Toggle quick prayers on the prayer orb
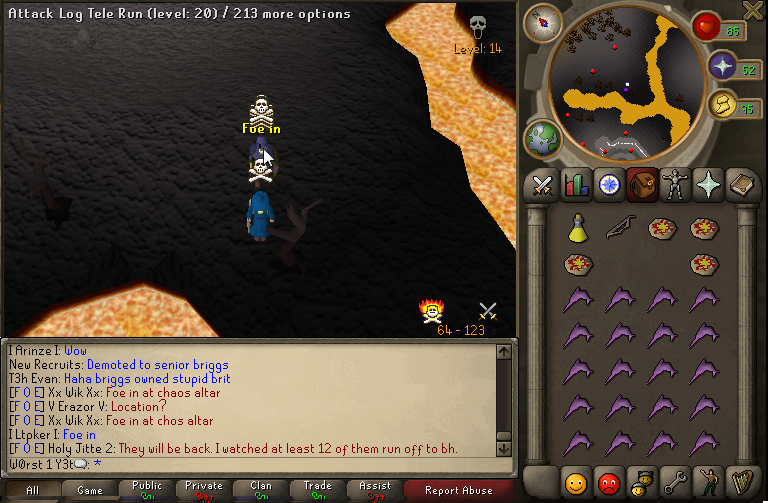This screenshot has width=768, height=503. pyautogui.click(x=723, y=66)
